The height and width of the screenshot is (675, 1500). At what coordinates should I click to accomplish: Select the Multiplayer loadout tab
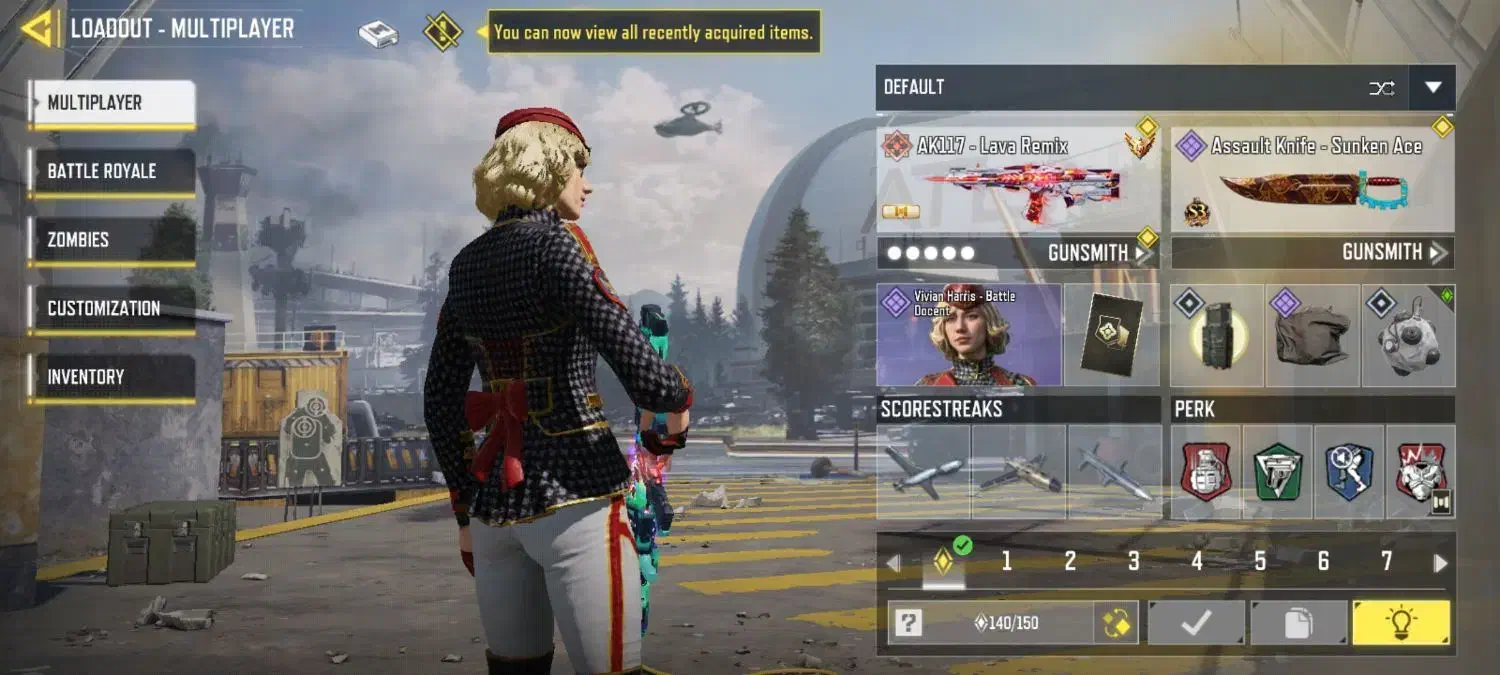pyautogui.click(x=112, y=103)
